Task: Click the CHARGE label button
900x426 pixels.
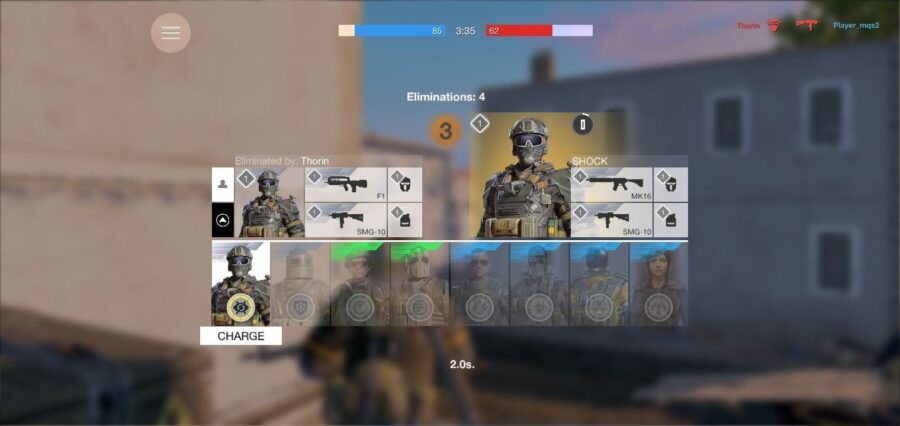Action: (x=241, y=336)
